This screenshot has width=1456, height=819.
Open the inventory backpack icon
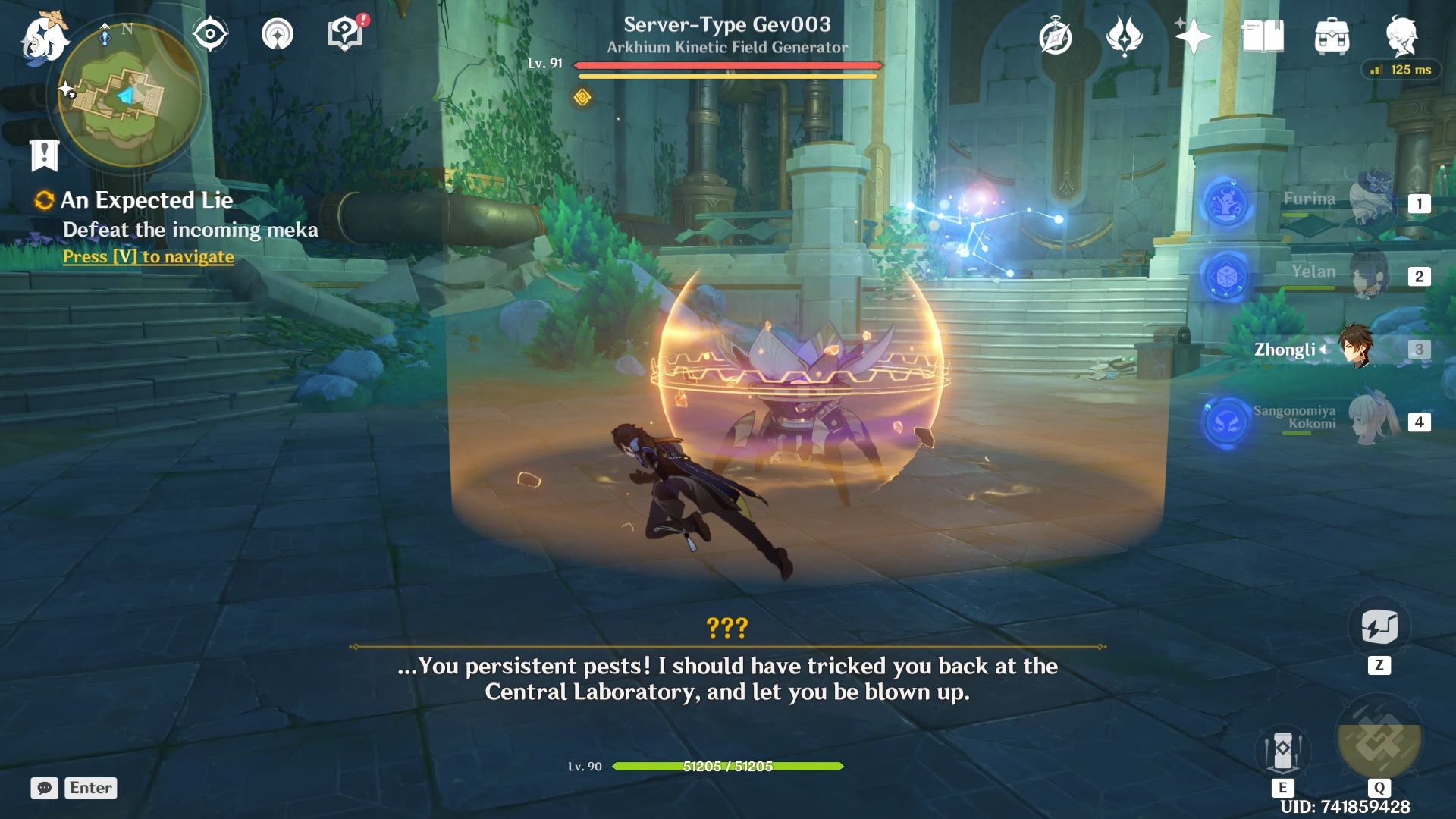(x=1332, y=36)
